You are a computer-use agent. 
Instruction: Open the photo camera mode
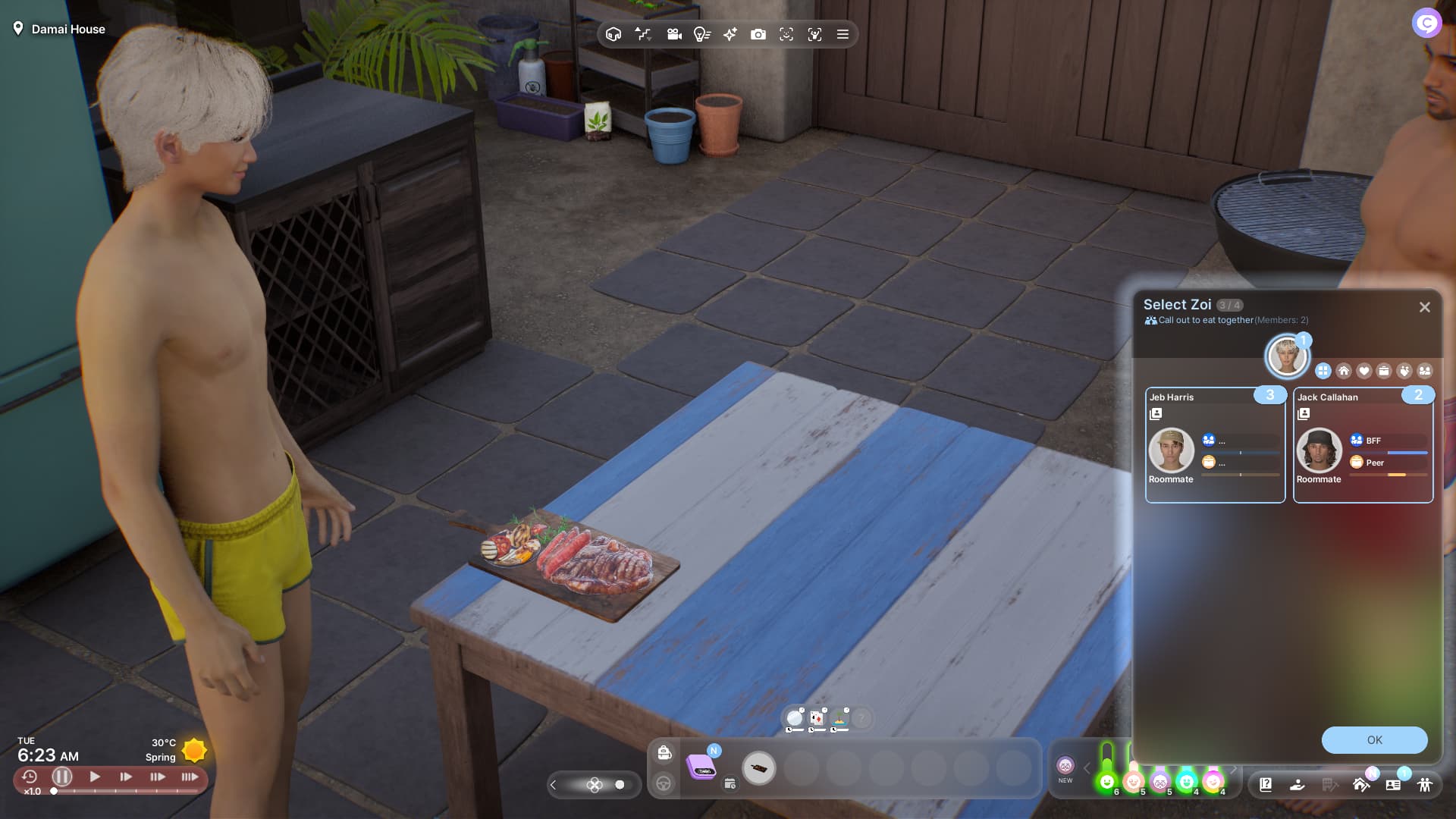(x=758, y=34)
